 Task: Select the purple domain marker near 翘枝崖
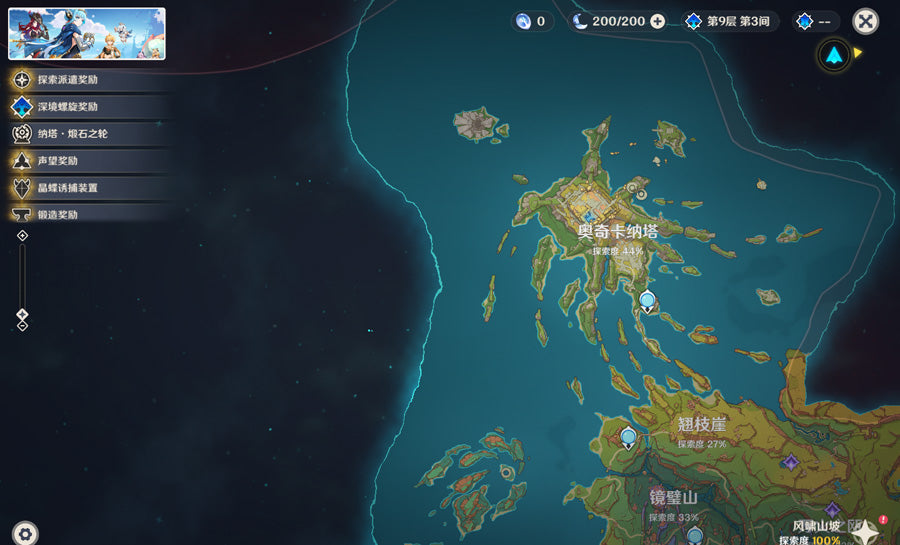pyautogui.click(x=790, y=462)
